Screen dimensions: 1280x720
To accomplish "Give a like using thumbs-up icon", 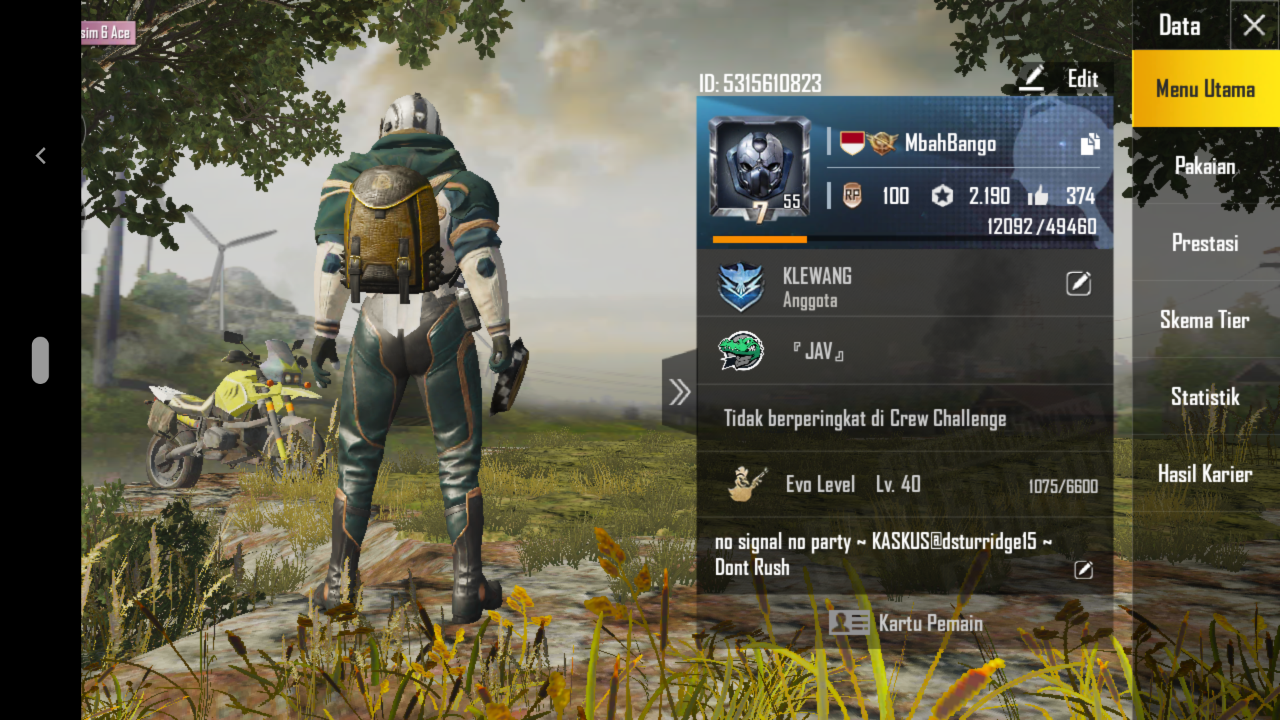I will pyautogui.click(x=1038, y=196).
